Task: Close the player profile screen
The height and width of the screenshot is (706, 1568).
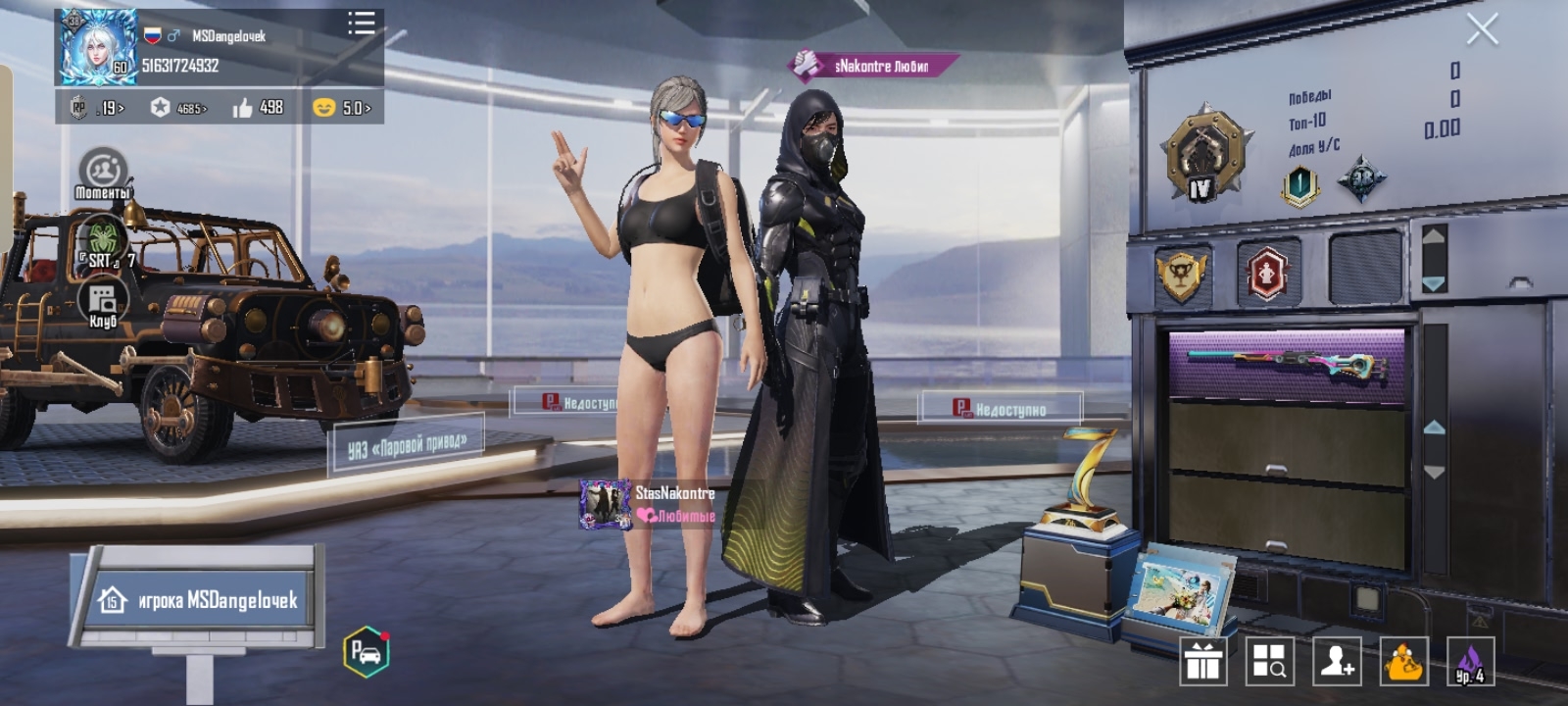Action: click(1481, 29)
